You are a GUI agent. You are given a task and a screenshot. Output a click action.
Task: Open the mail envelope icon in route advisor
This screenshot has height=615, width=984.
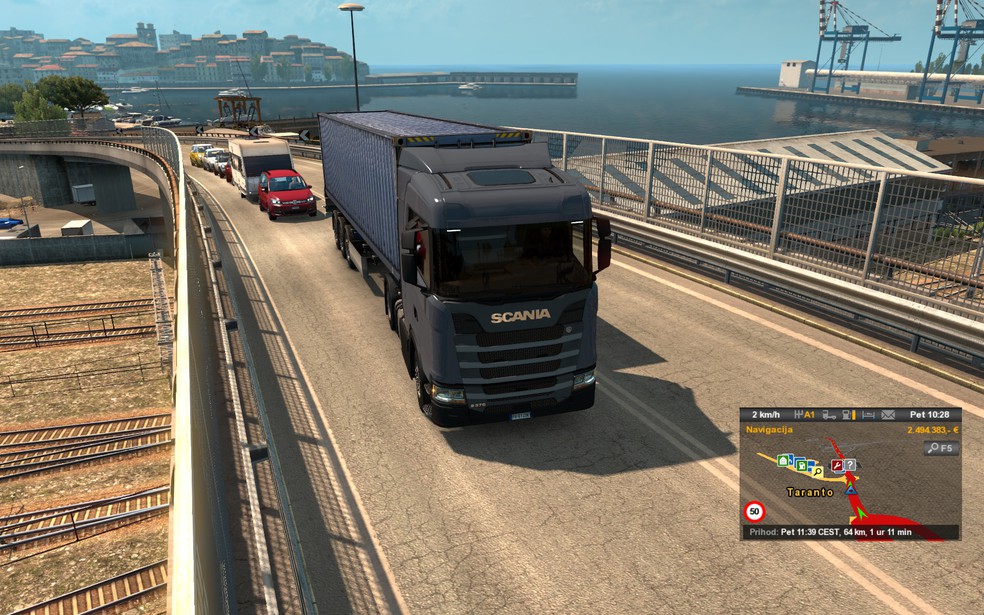[887, 414]
